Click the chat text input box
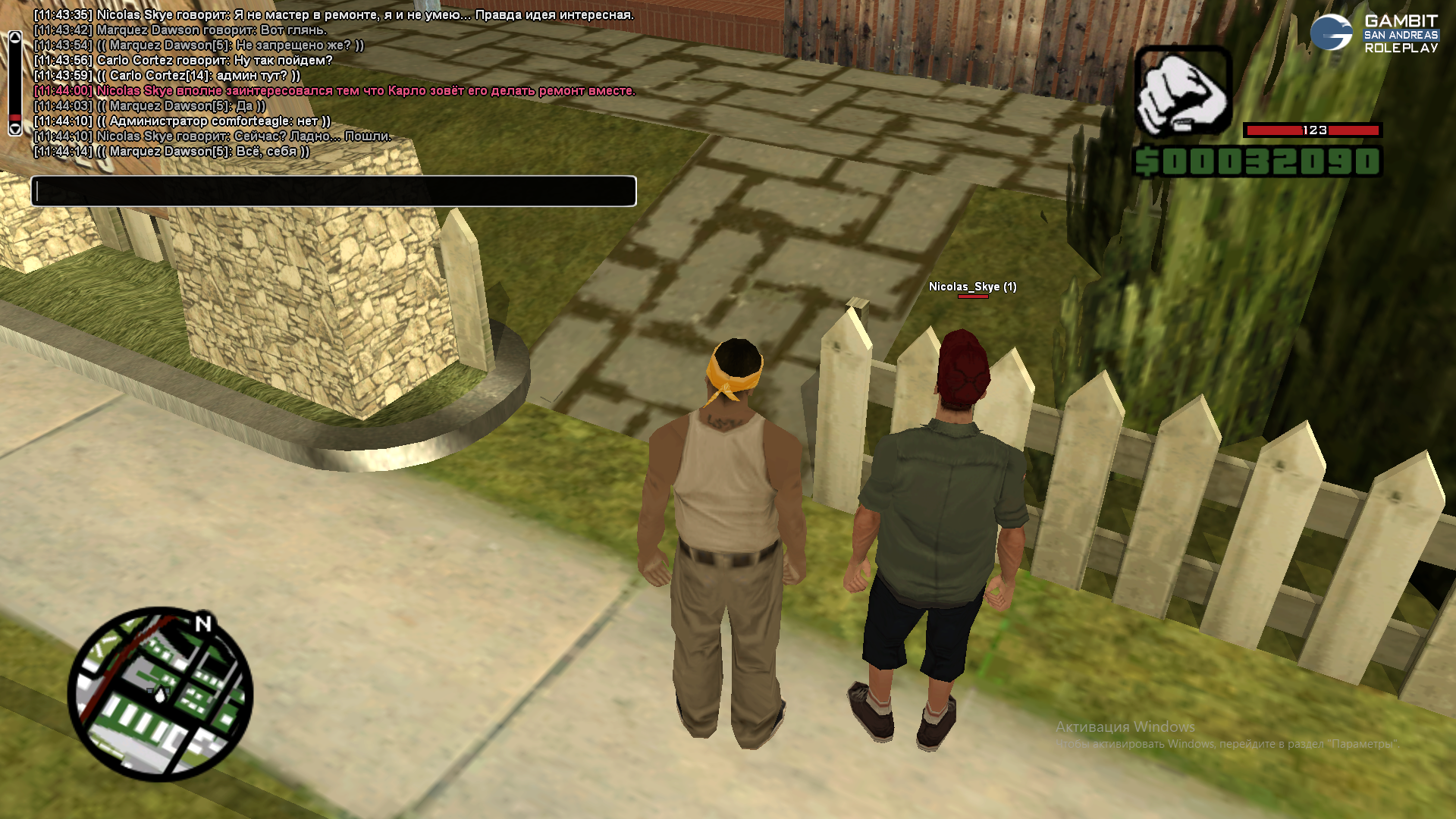The image size is (1456, 819). [334, 191]
